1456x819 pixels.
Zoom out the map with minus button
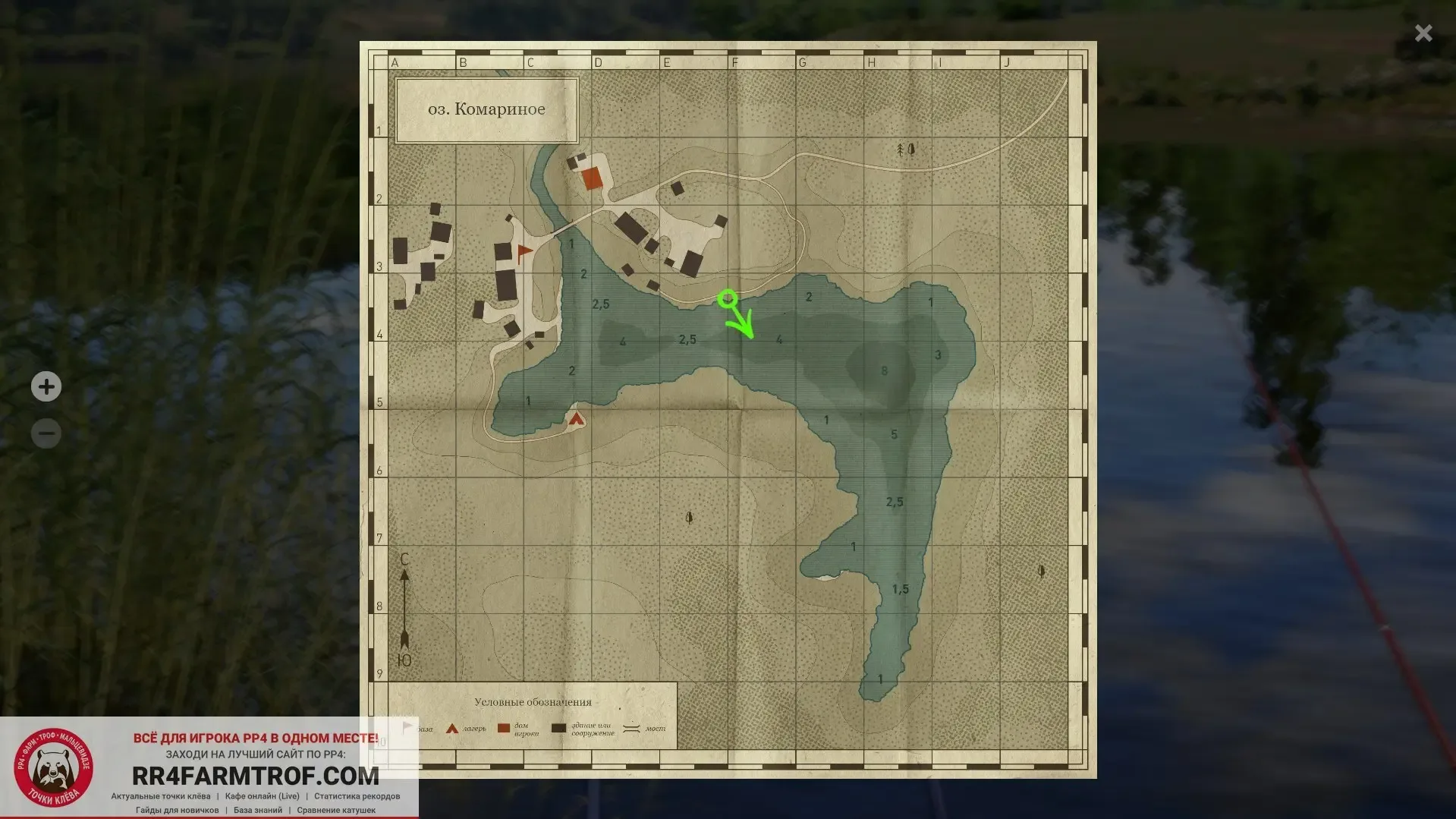(46, 433)
